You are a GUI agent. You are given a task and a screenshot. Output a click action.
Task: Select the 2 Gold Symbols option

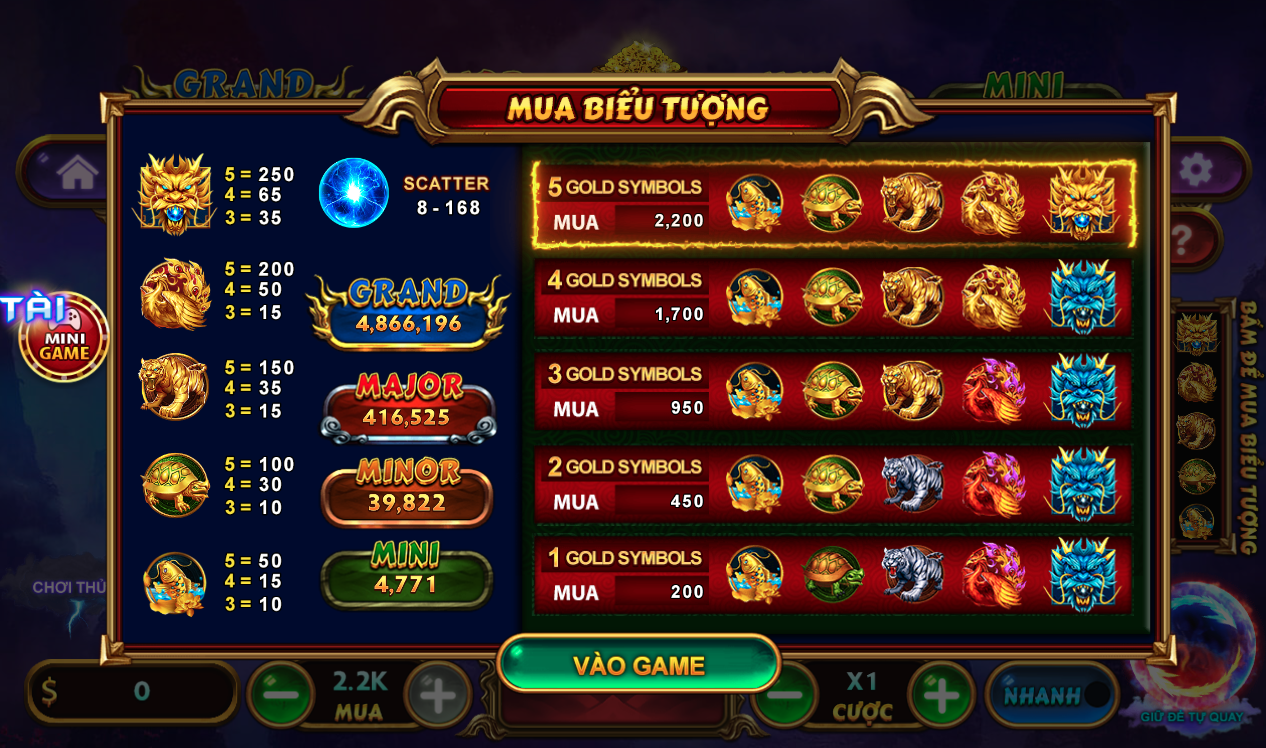pos(834,483)
